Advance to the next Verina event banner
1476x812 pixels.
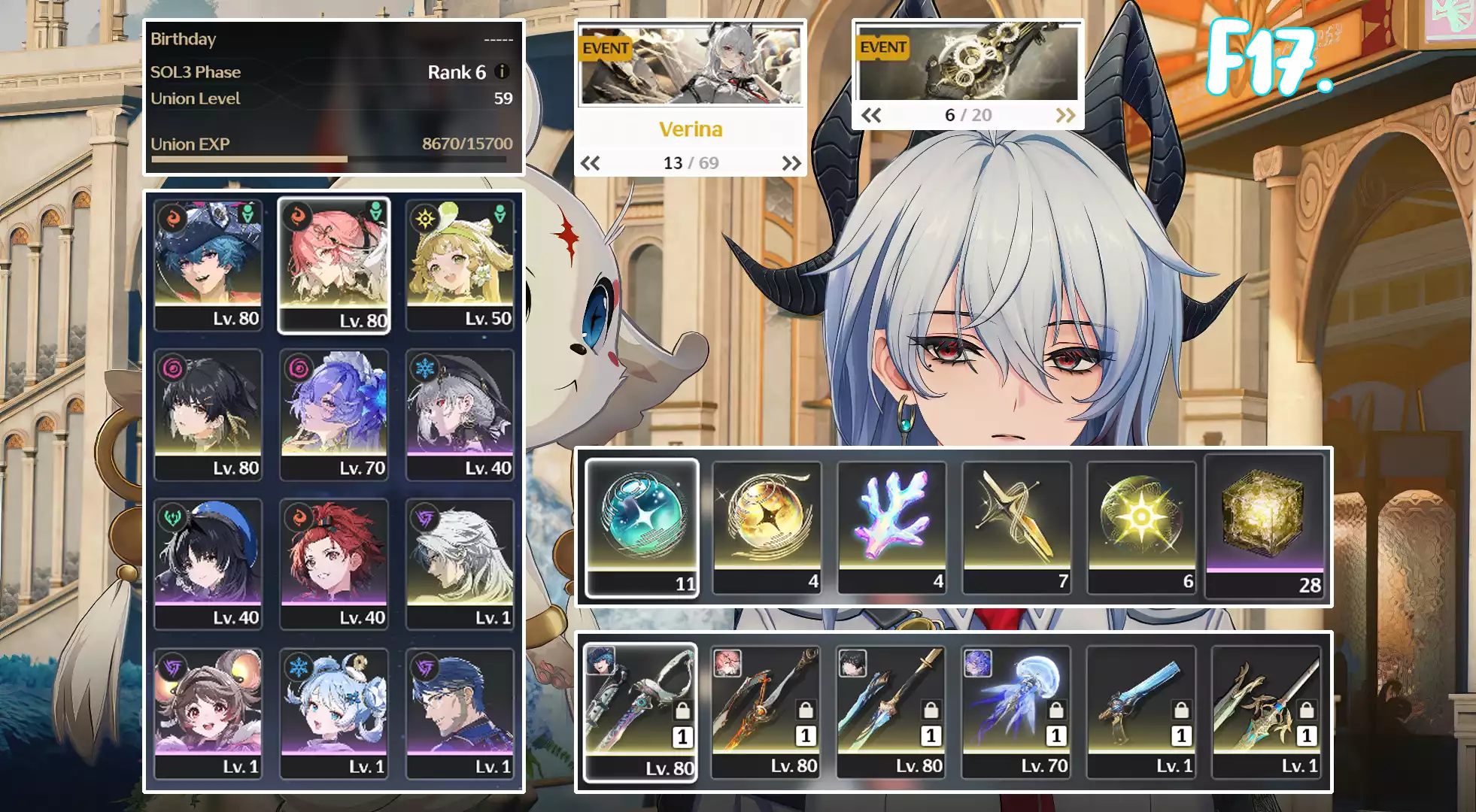tap(791, 163)
